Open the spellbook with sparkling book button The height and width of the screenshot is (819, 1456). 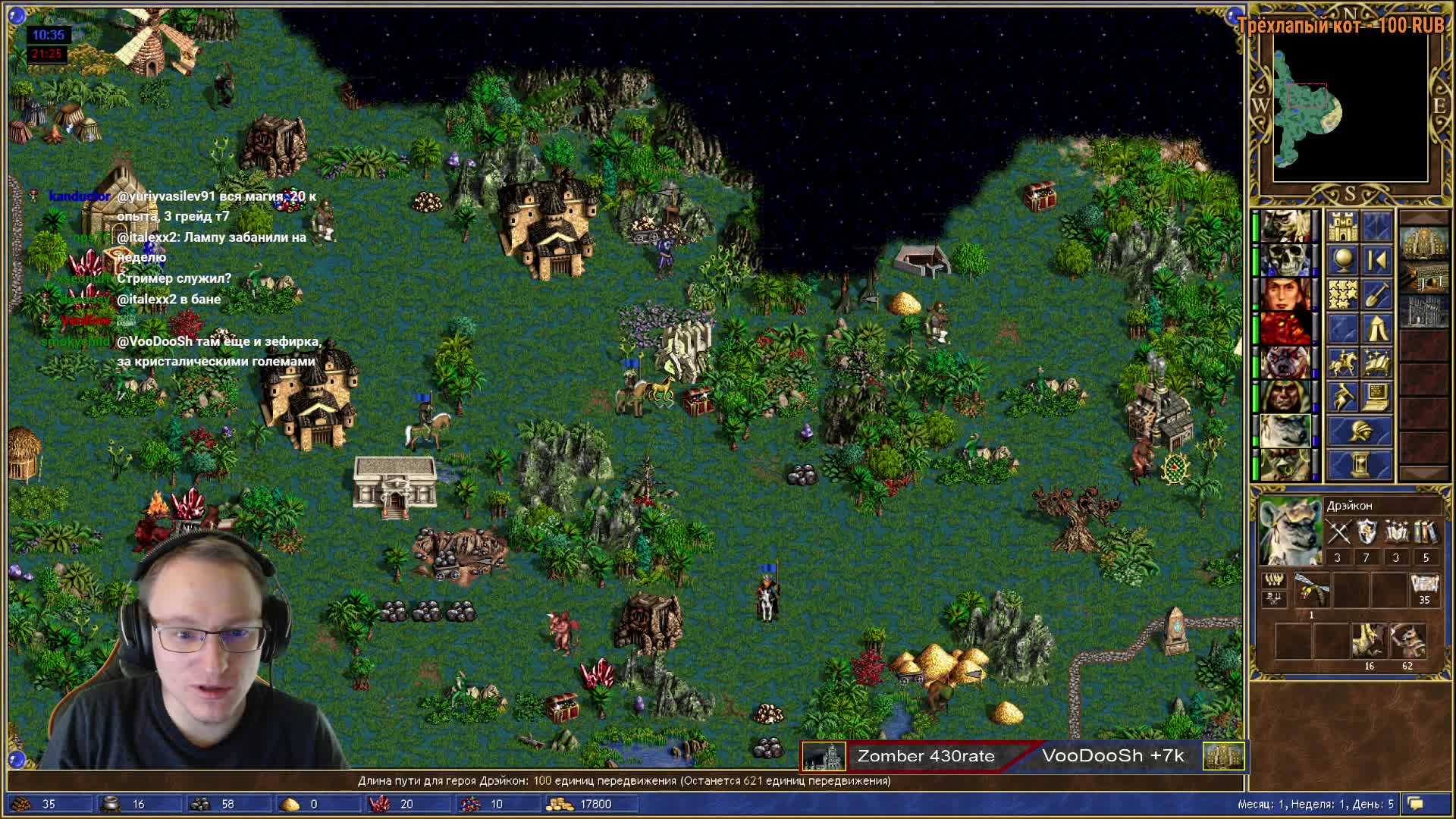click(x=1376, y=362)
